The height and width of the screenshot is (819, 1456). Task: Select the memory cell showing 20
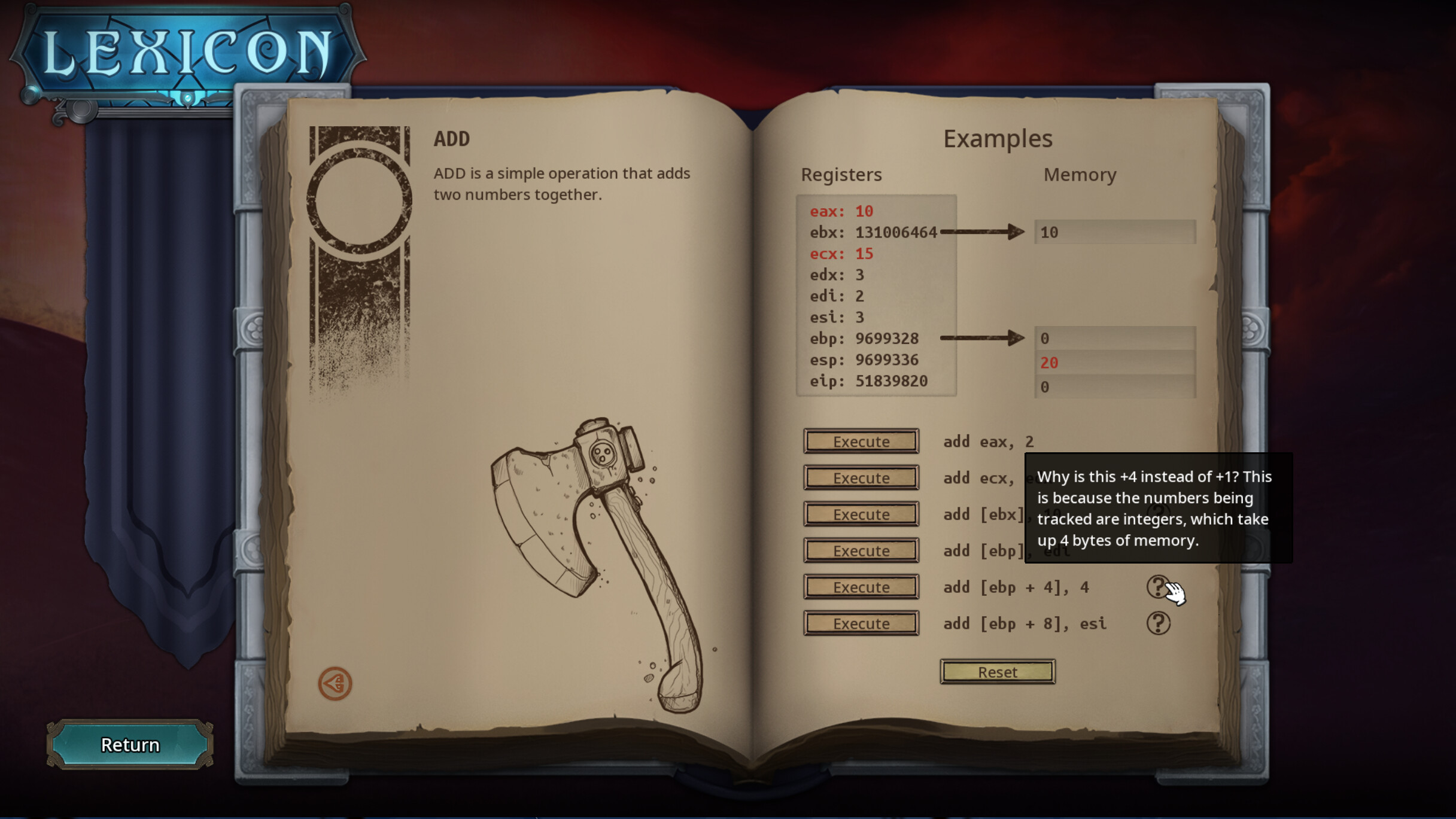1114,363
